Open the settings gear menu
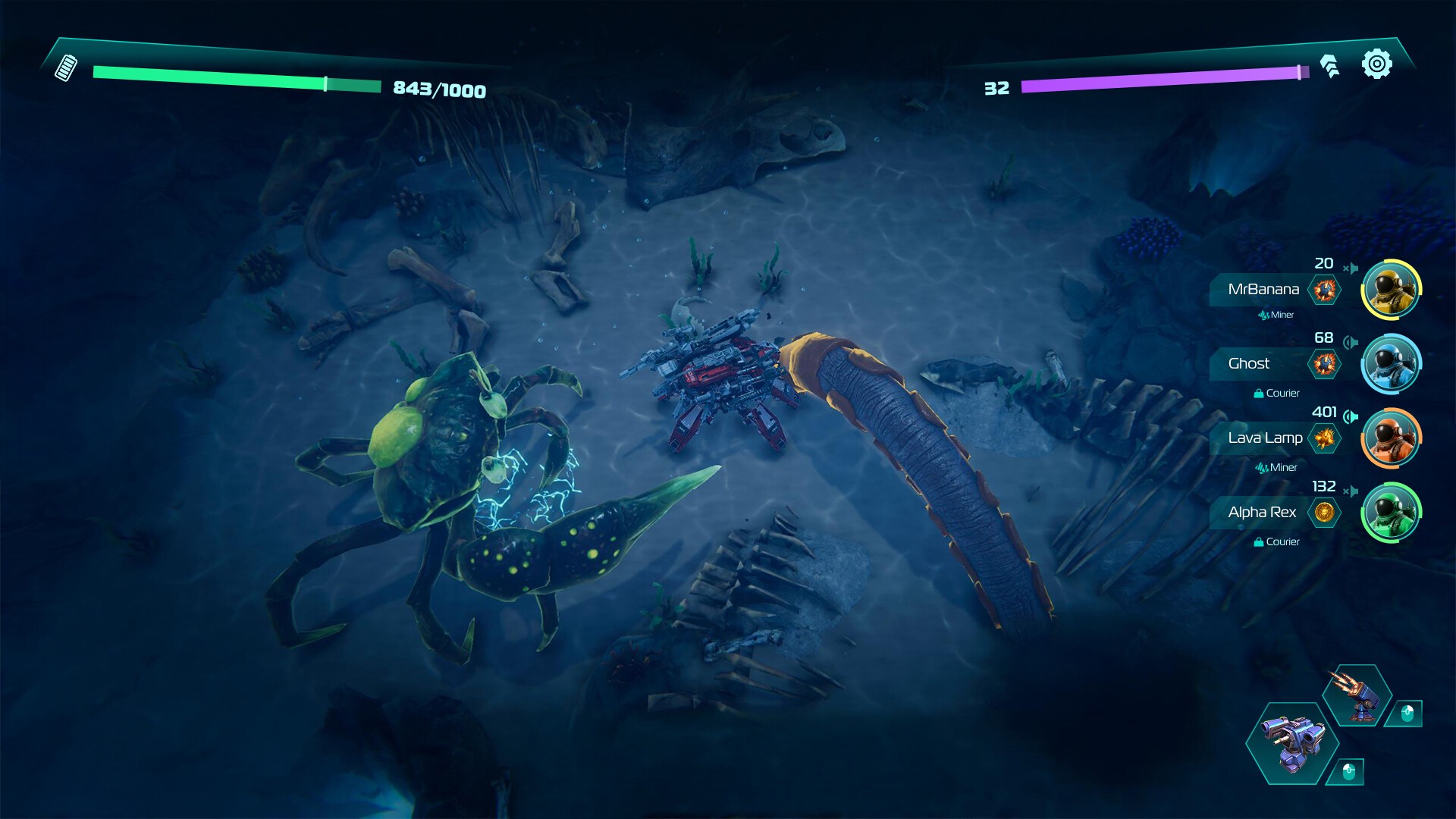 click(1376, 64)
